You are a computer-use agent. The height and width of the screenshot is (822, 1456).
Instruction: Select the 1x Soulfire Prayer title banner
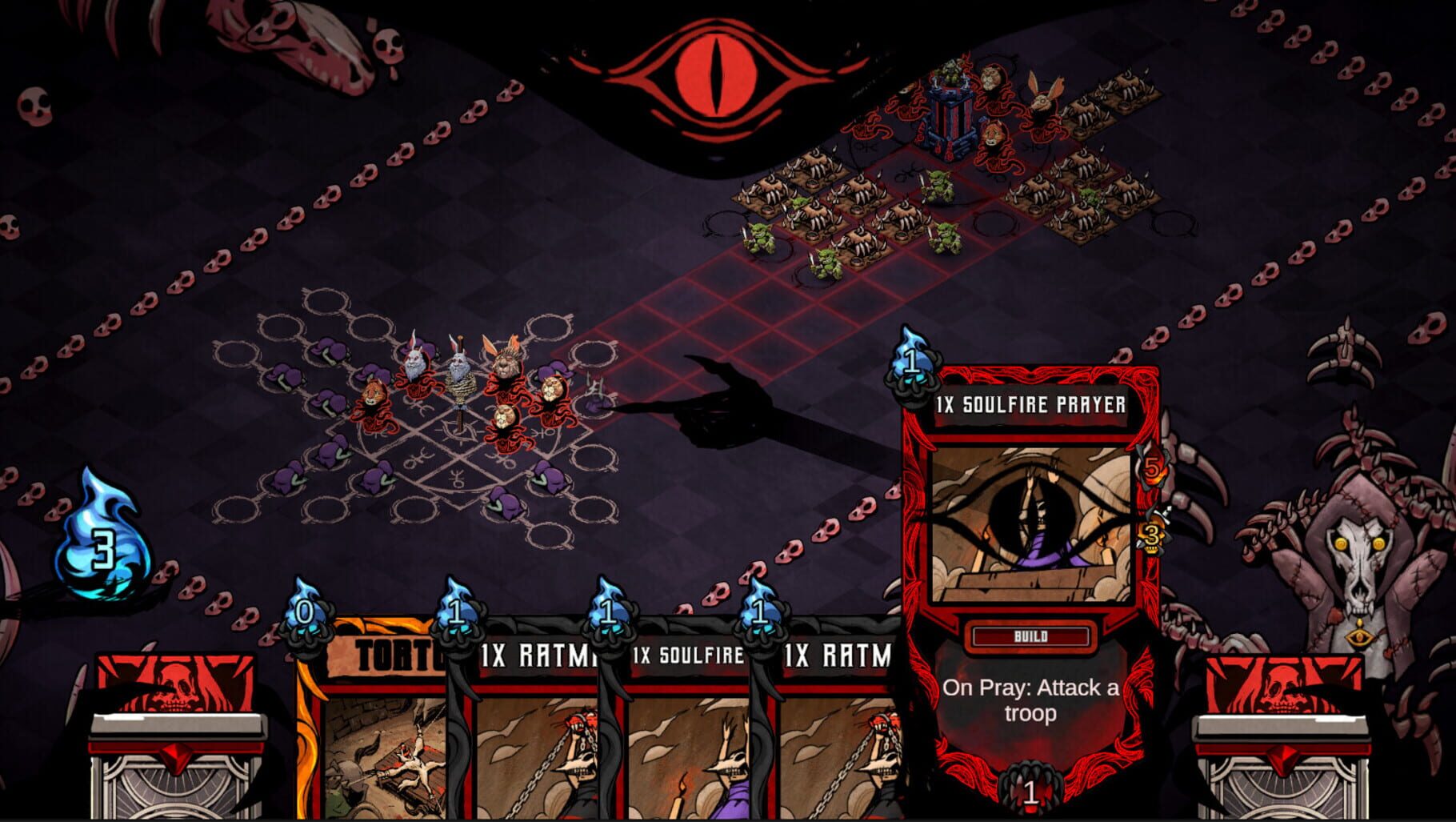[x=1032, y=407]
